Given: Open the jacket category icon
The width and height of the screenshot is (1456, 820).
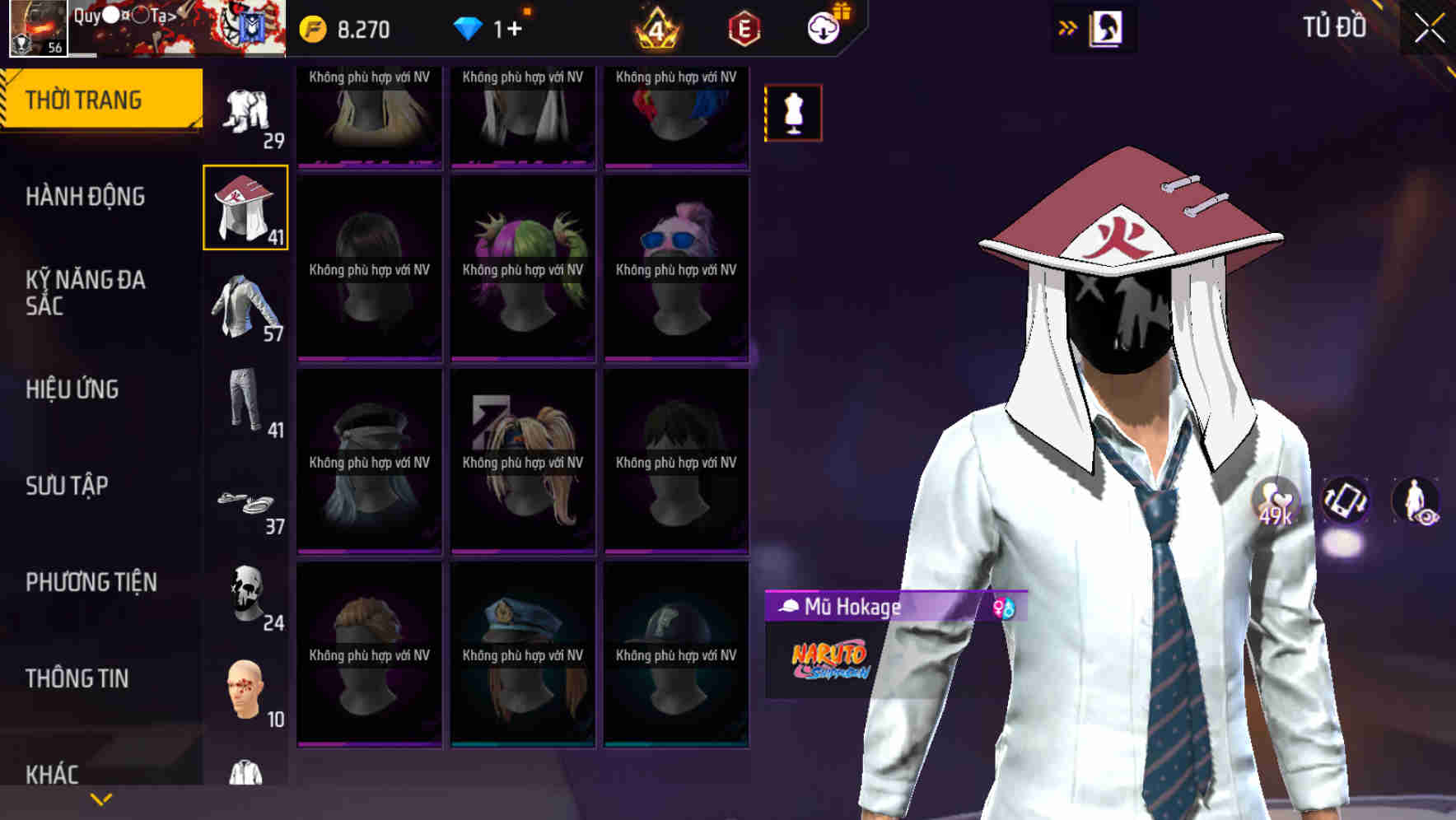Looking at the screenshot, I should 244,310.
